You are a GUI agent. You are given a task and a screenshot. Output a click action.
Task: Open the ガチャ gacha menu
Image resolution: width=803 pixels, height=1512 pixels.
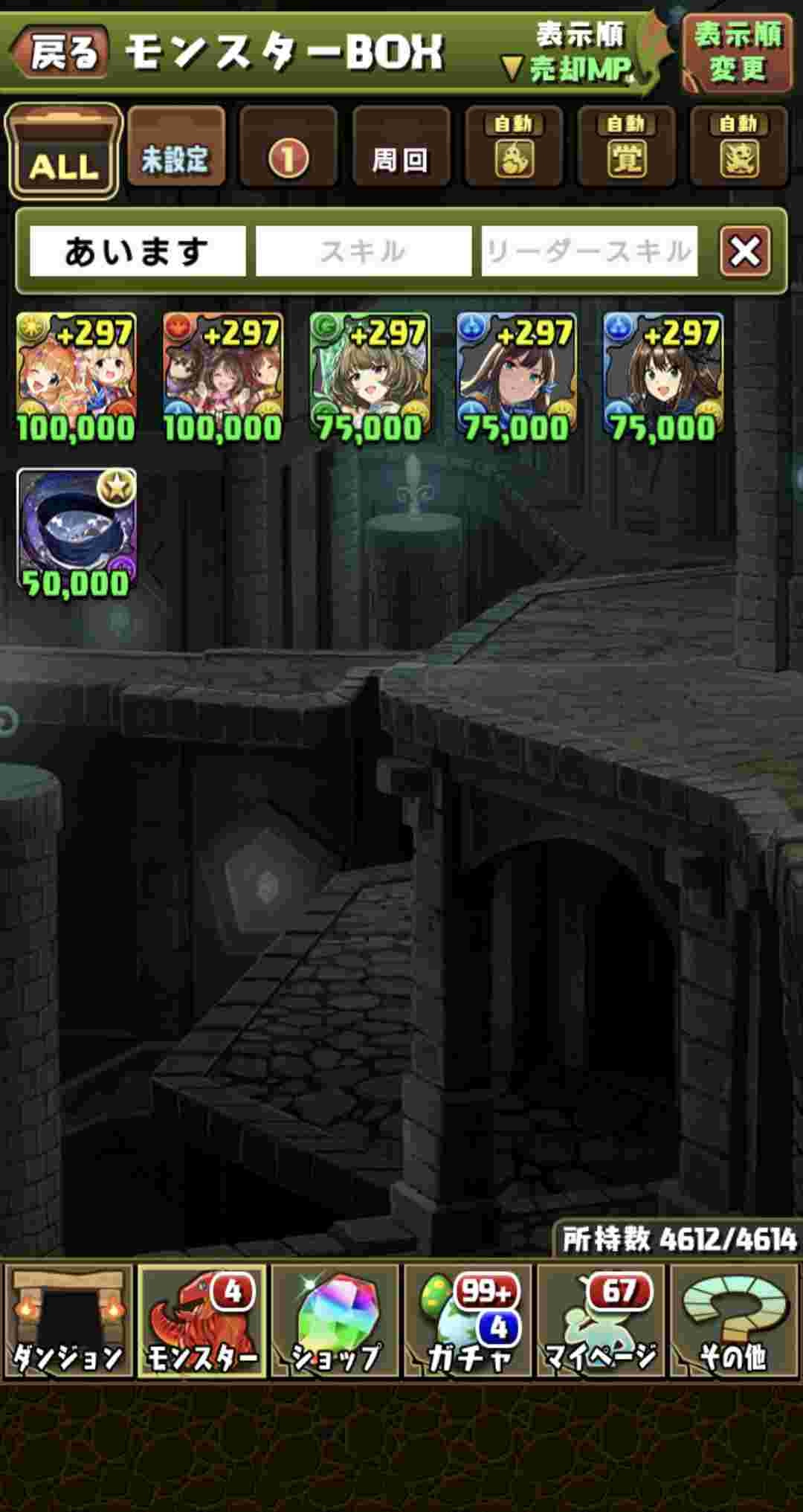tap(468, 1321)
